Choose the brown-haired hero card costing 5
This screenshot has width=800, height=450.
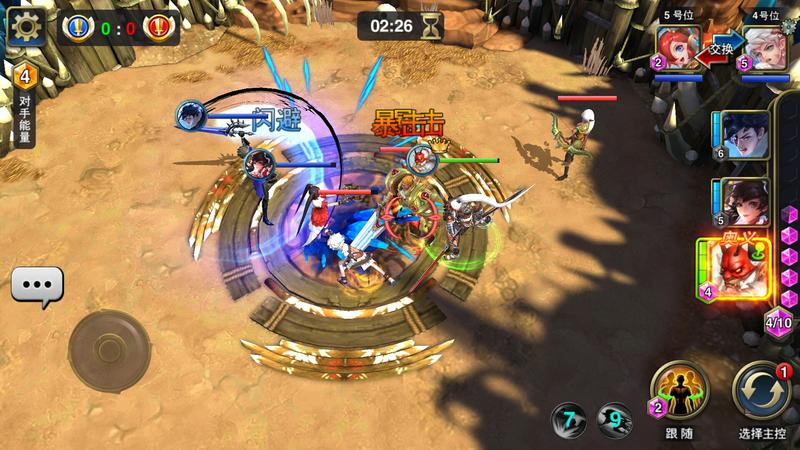tap(742, 203)
